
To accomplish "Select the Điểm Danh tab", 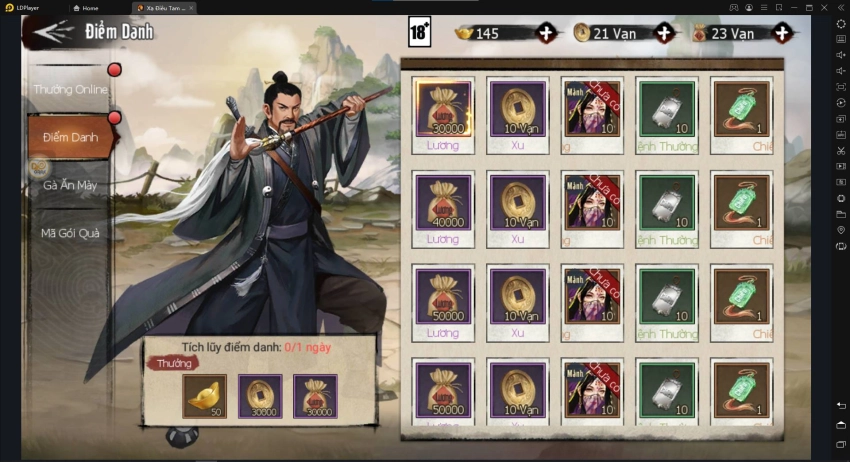I will tap(70, 137).
